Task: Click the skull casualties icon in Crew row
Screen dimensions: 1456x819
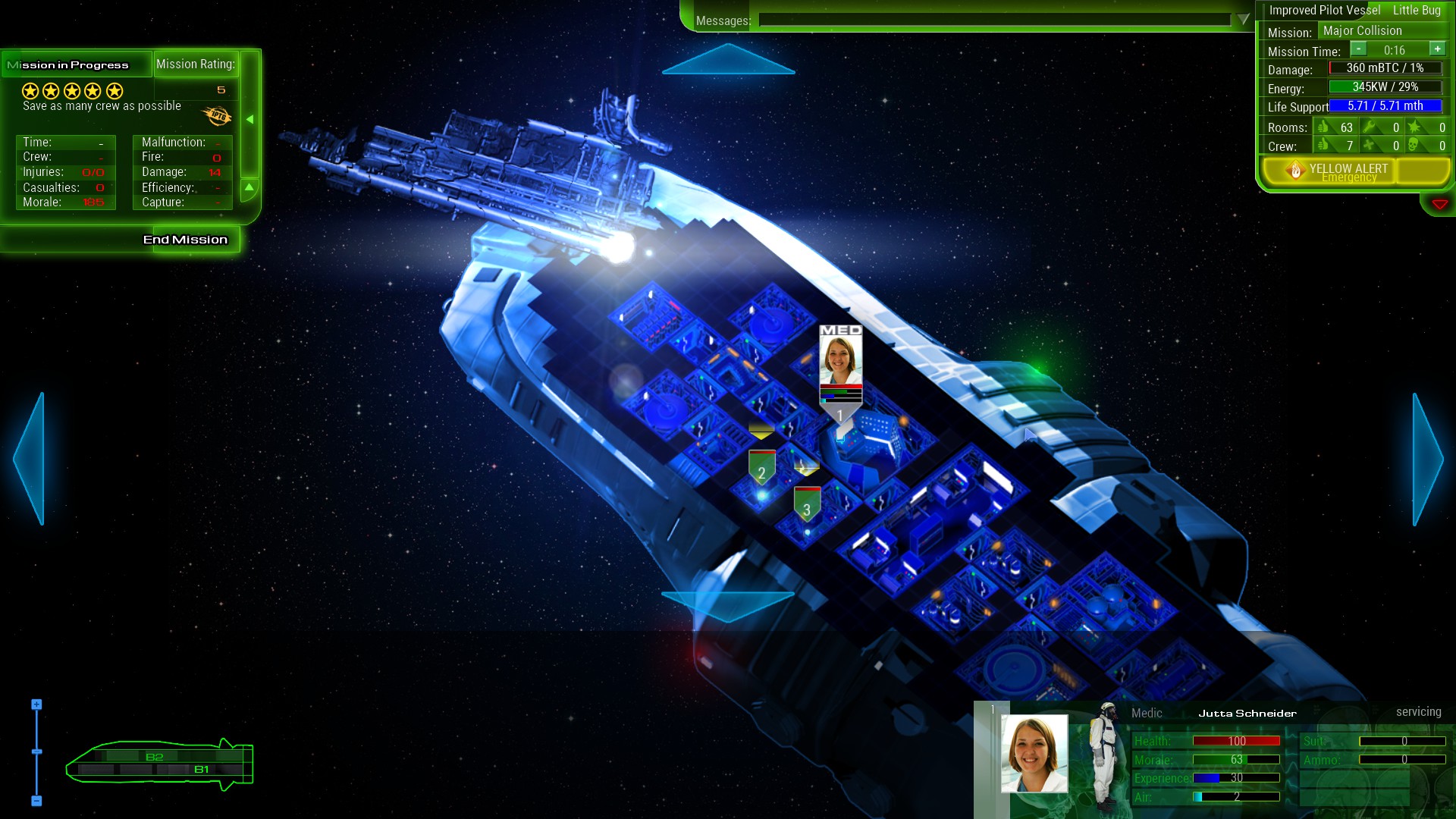Action: pyautogui.click(x=1413, y=144)
